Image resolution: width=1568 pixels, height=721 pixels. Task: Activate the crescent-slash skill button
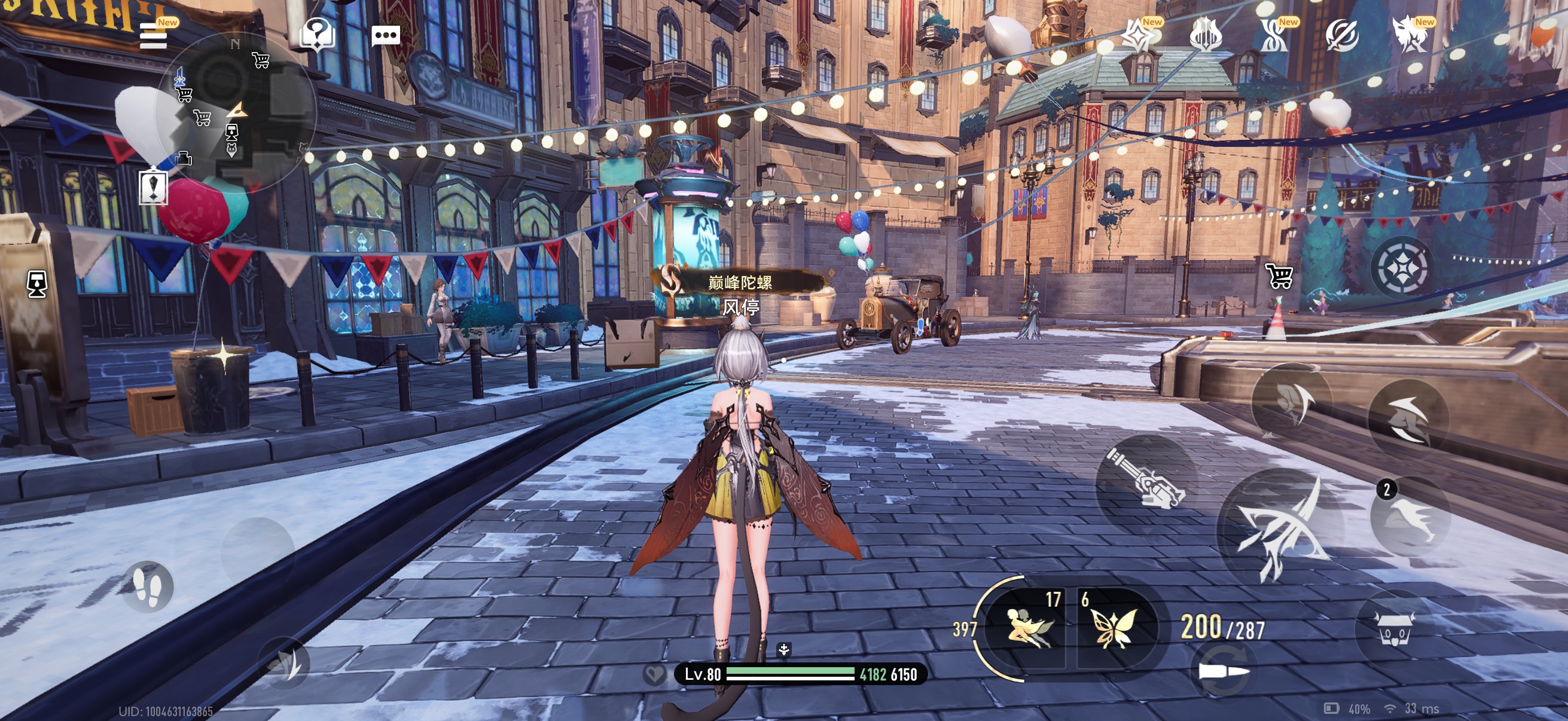(x=1408, y=418)
